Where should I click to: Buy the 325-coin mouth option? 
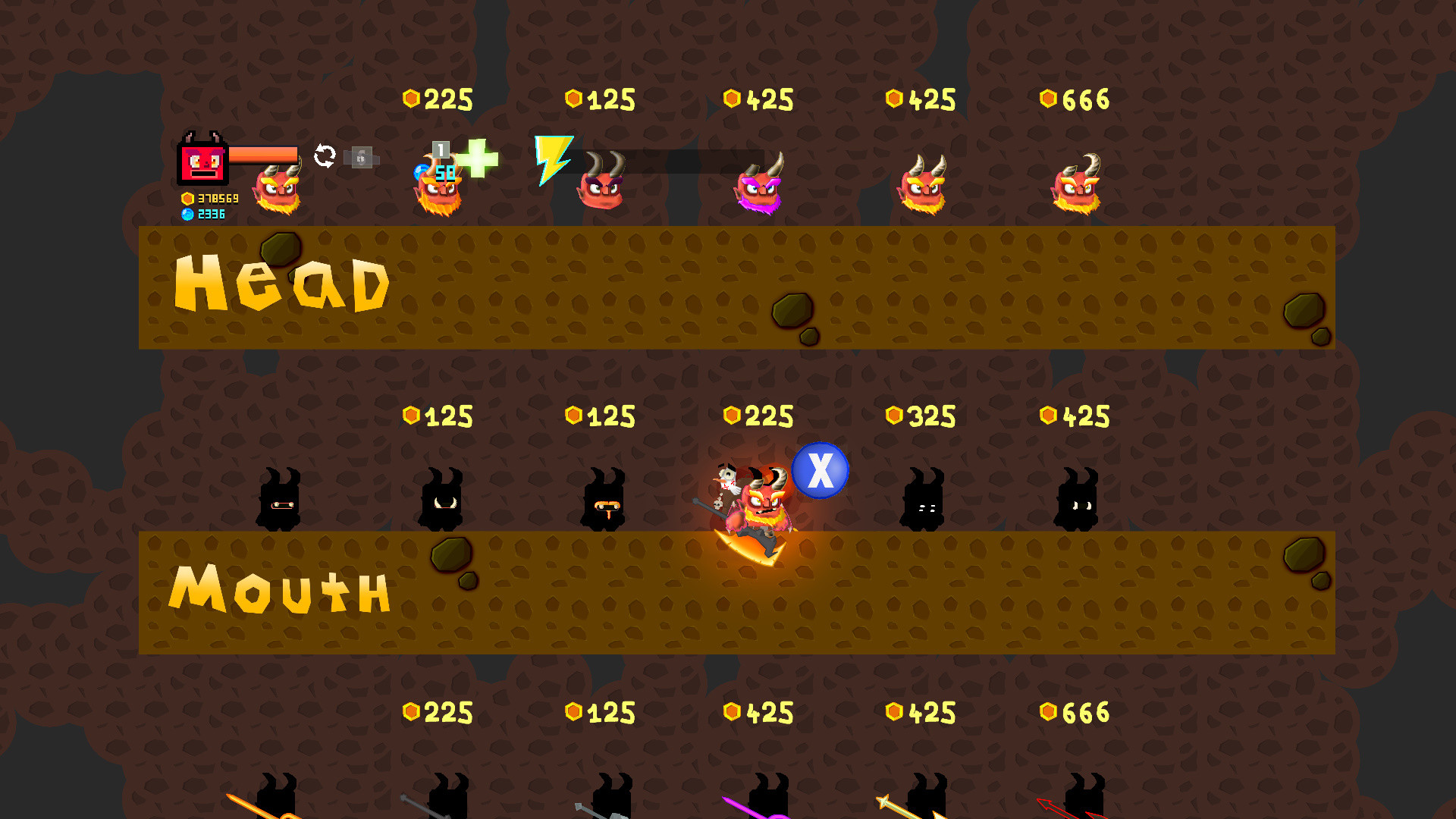(x=924, y=497)
